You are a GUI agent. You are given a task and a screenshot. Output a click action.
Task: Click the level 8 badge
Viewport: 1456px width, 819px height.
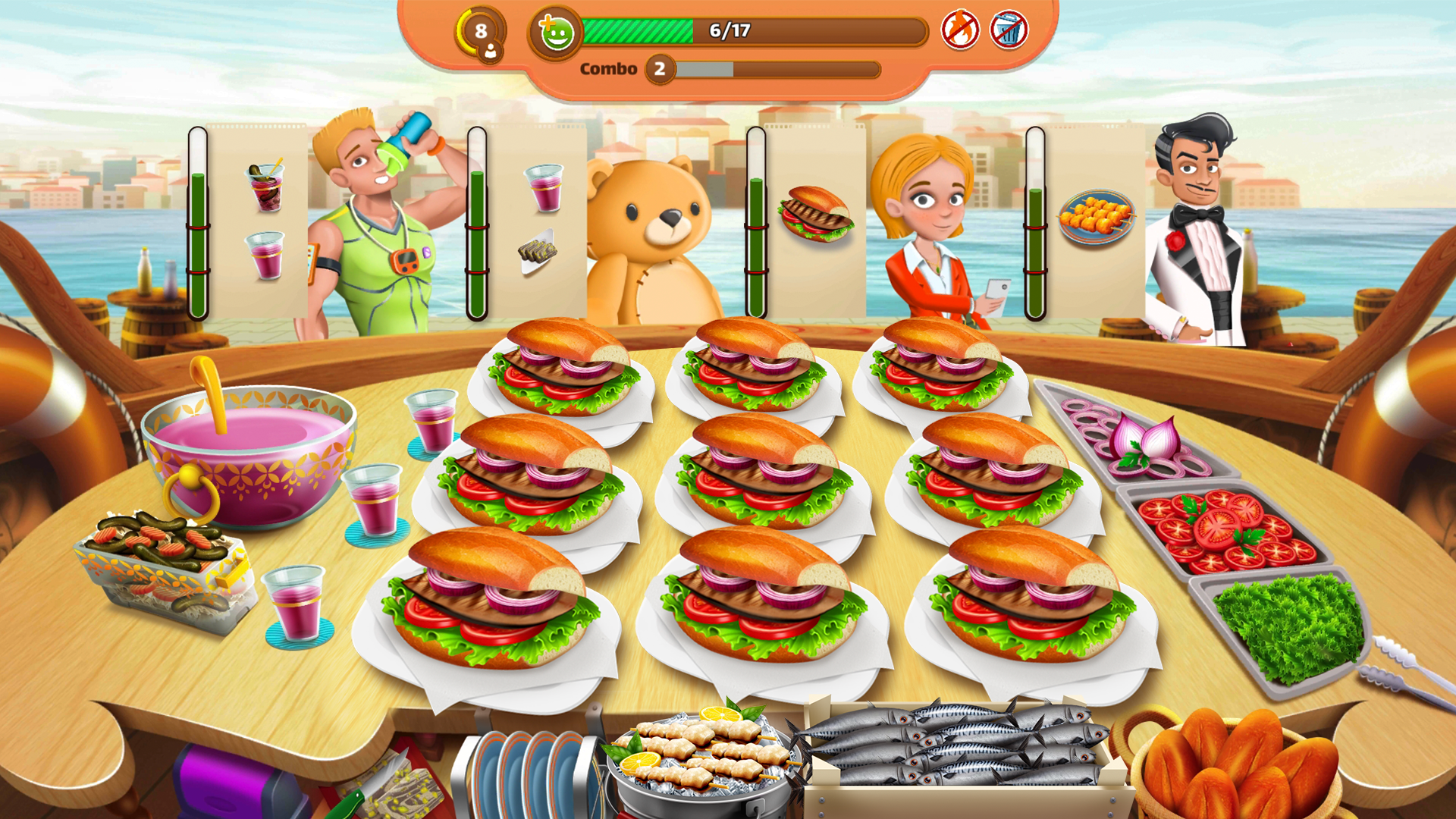pyautogui.click(x=480, y=30)
